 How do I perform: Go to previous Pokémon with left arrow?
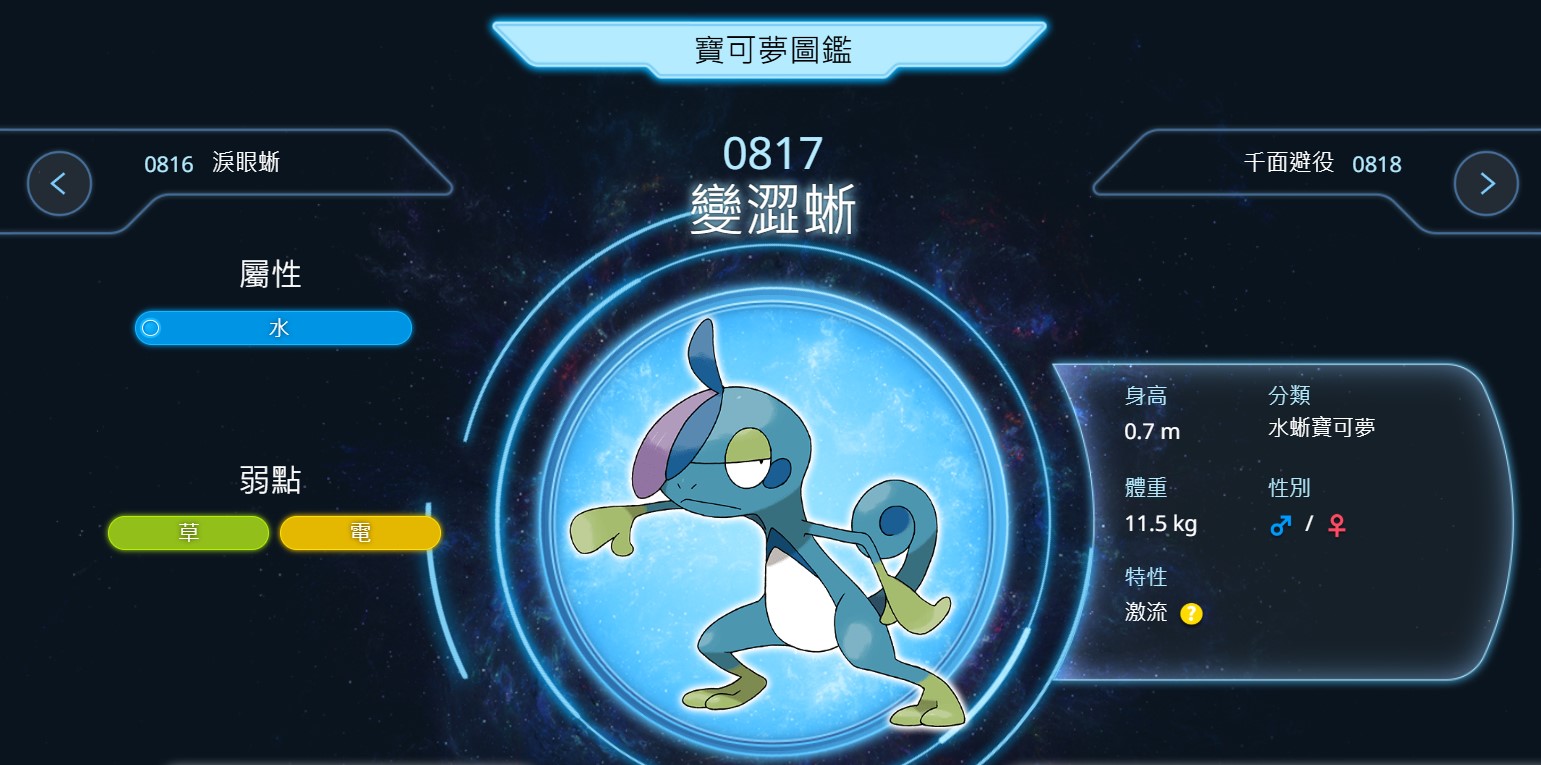[59, 184]
